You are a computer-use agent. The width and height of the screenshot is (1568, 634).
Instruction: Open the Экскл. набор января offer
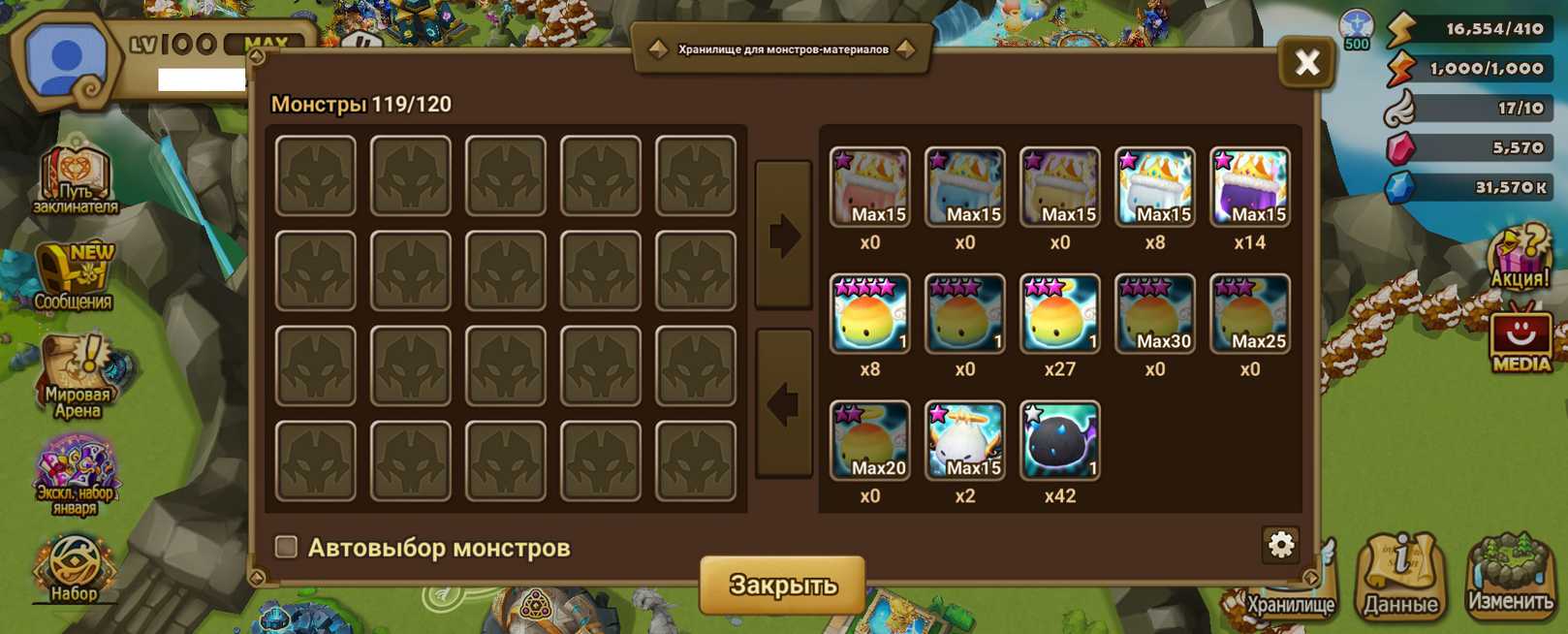tap(75, 475)
